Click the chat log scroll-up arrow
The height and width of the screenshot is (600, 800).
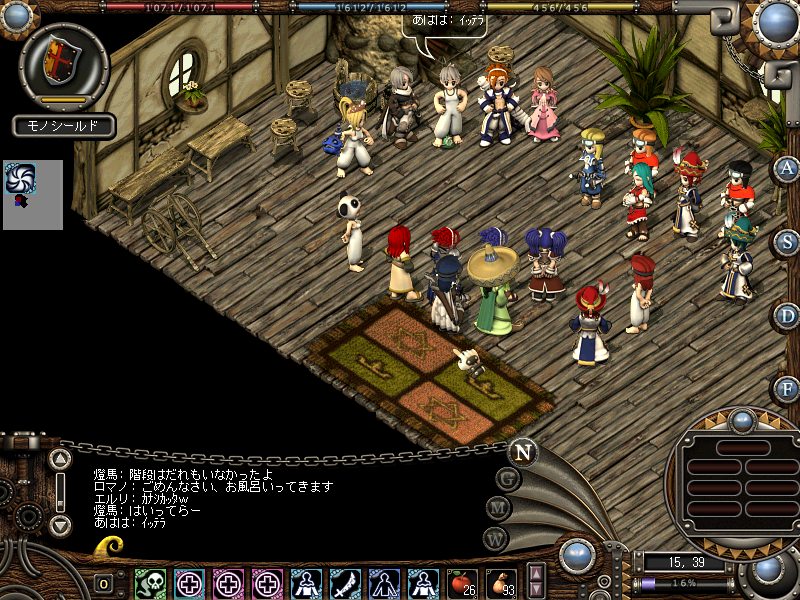pos(60,460)
